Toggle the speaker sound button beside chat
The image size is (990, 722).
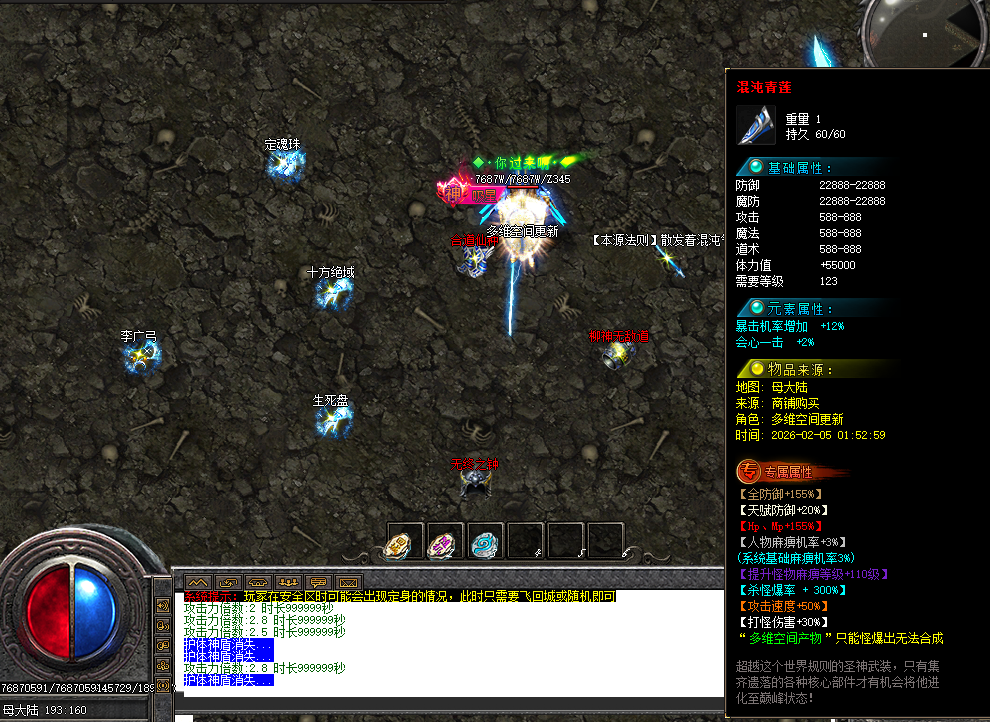click(163, 605)
